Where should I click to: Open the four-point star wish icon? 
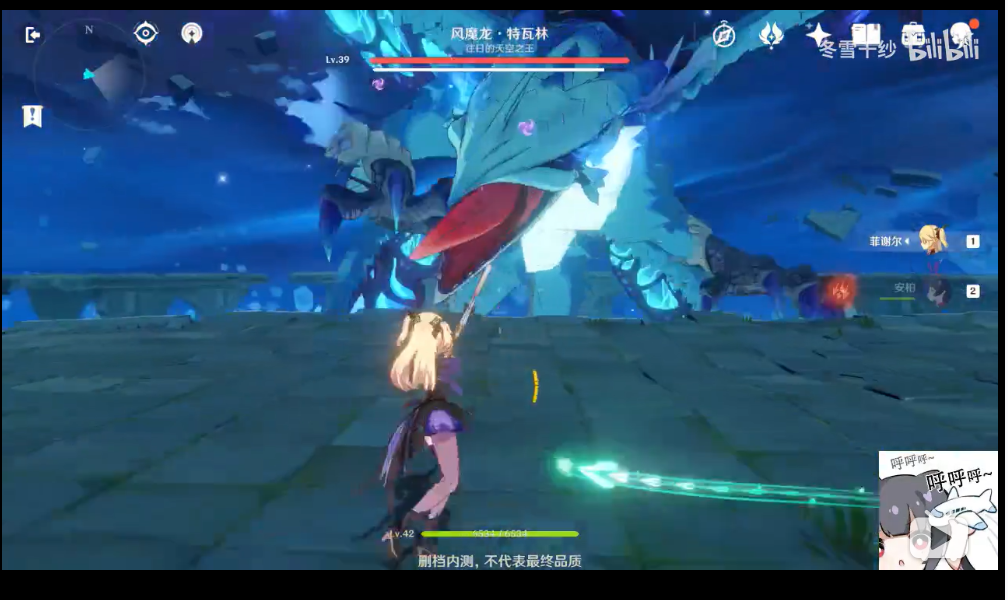818,35
